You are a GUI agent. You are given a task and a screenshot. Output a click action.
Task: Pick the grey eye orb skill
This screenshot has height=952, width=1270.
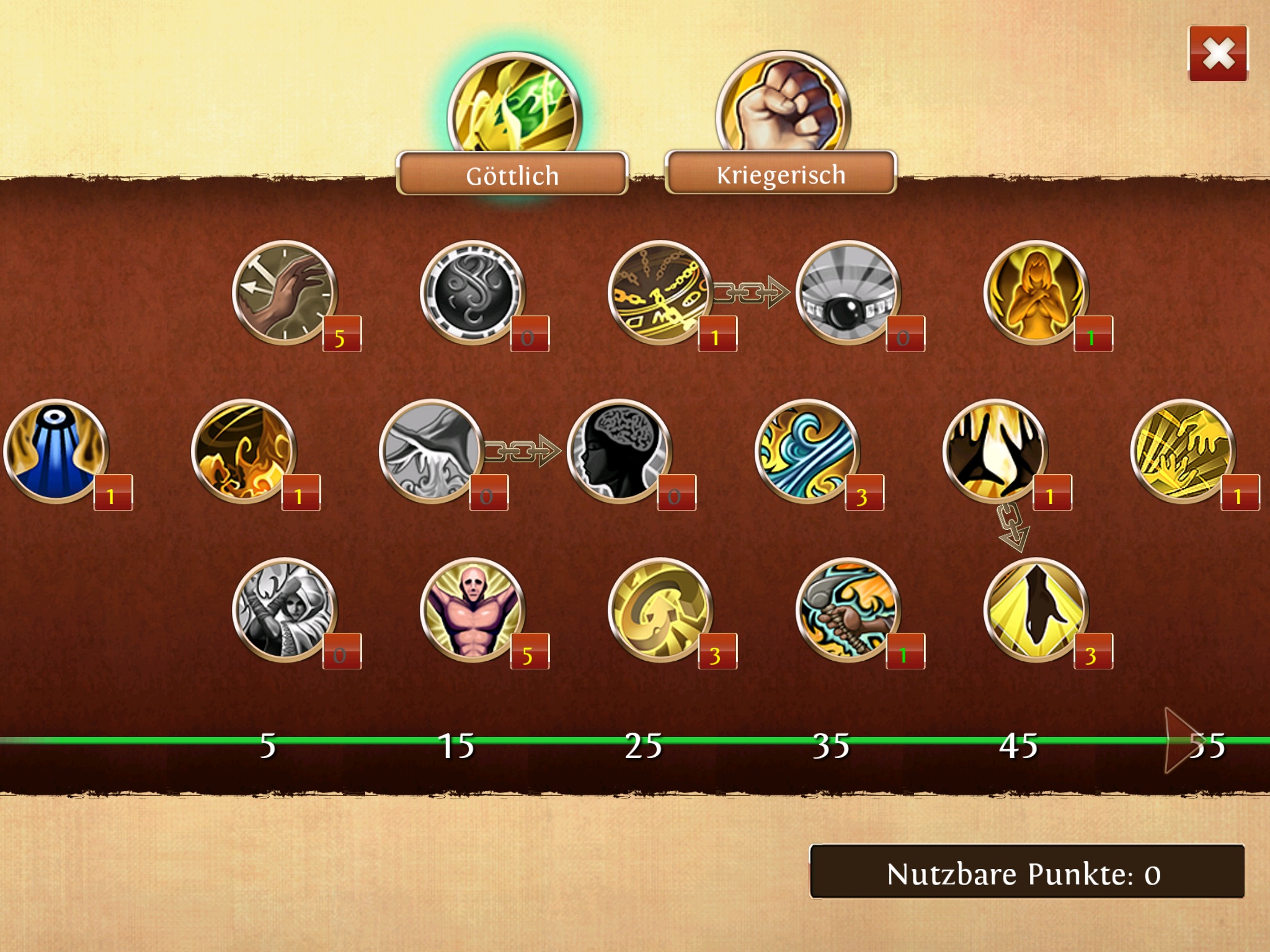pos(848,293)
